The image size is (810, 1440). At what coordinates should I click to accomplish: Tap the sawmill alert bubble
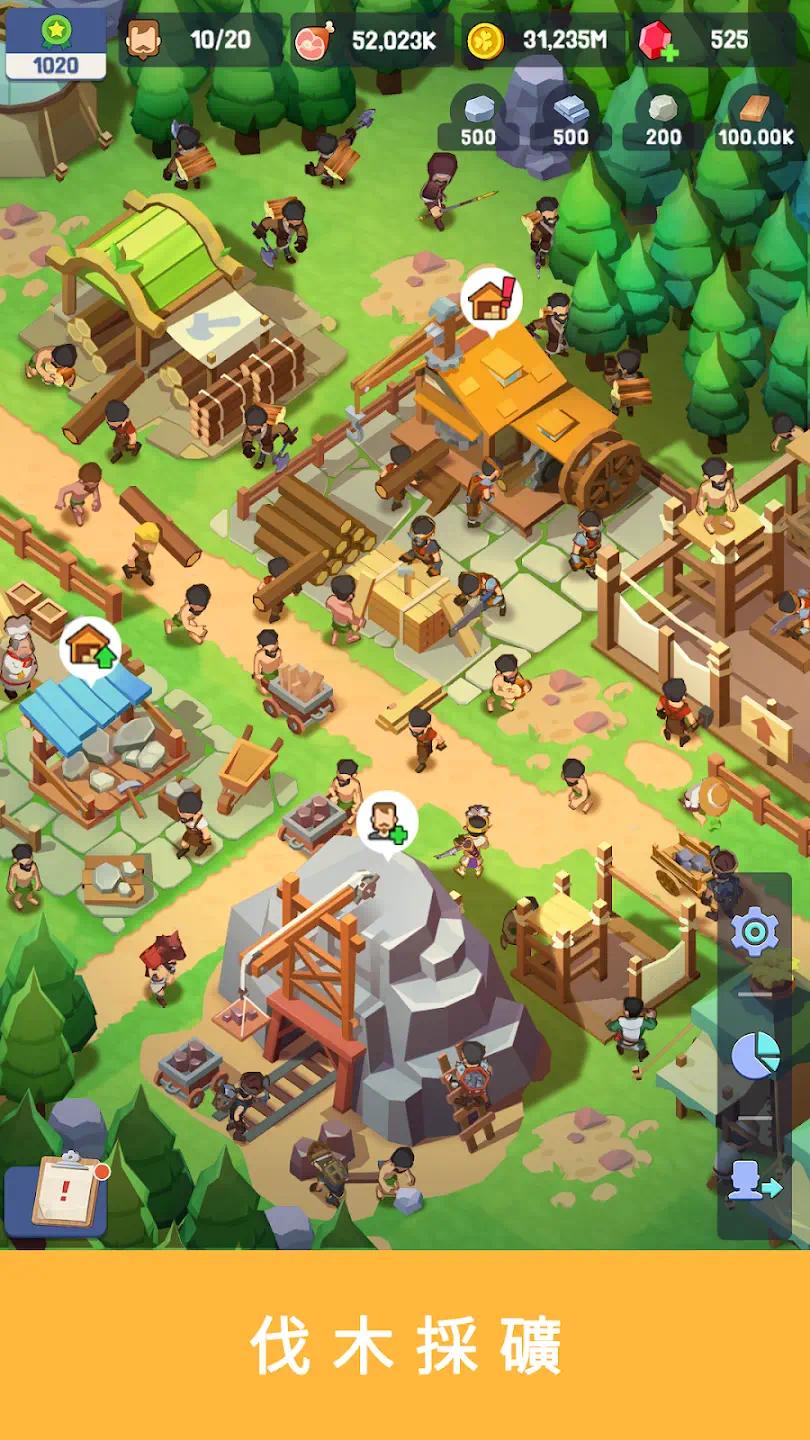(492, 298)
